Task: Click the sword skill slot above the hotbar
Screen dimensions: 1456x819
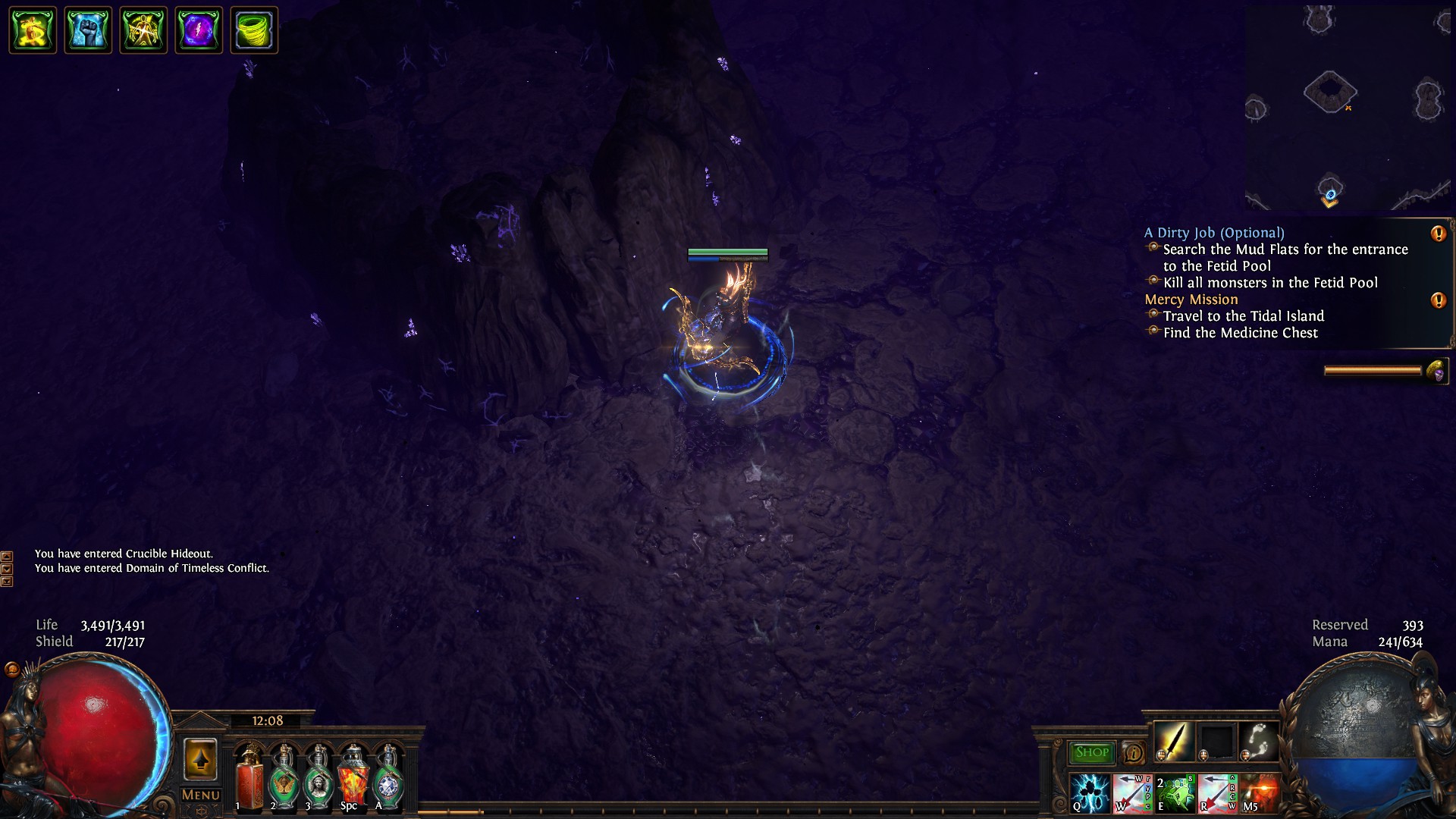Action: pos(1175,741)
